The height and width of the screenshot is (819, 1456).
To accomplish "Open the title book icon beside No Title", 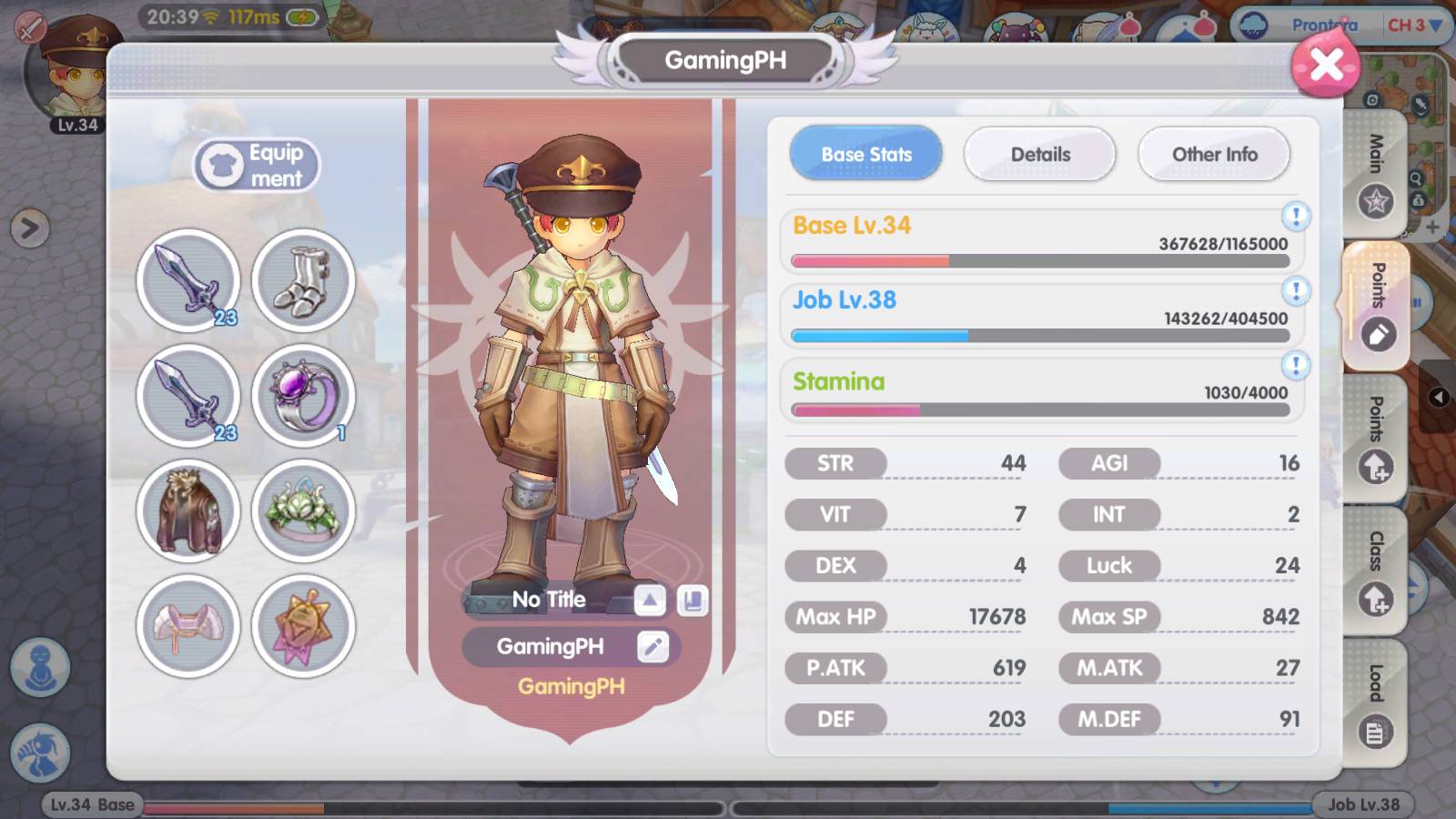I will click(695, 599).
